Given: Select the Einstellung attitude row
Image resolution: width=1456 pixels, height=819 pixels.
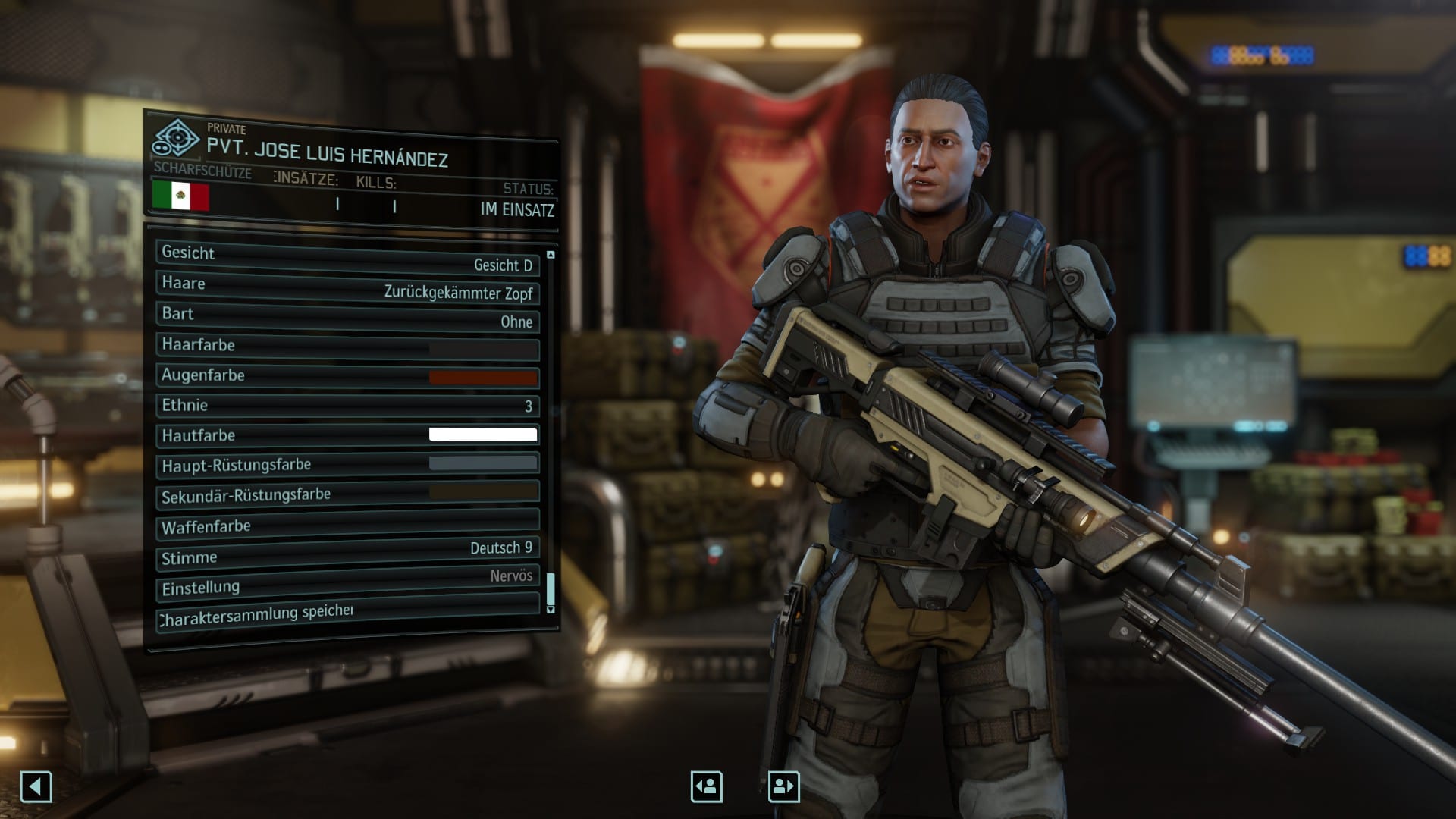Looking at the screenshot, I should [347, 582].
